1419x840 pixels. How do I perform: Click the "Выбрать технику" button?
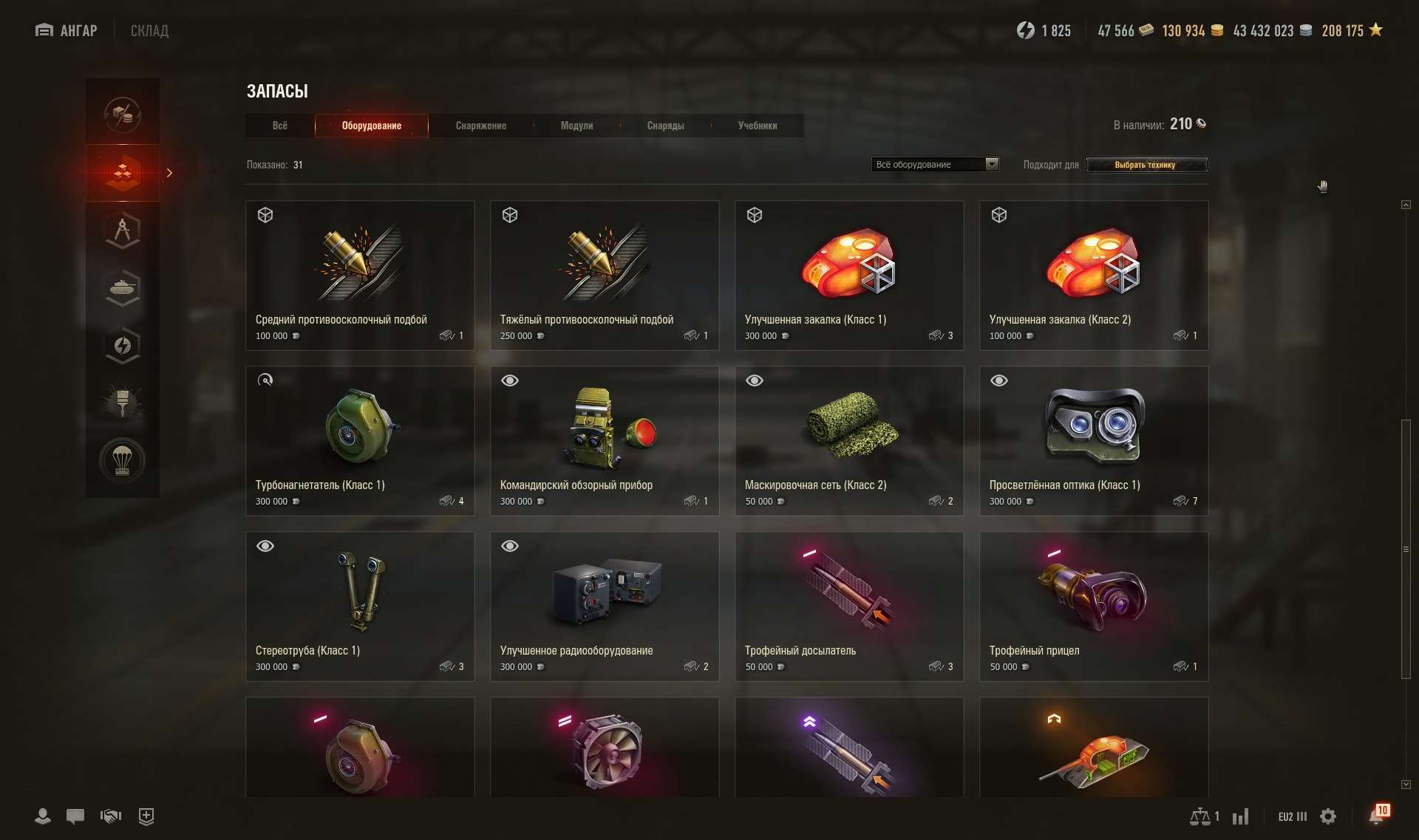[x=1146, y=165]
